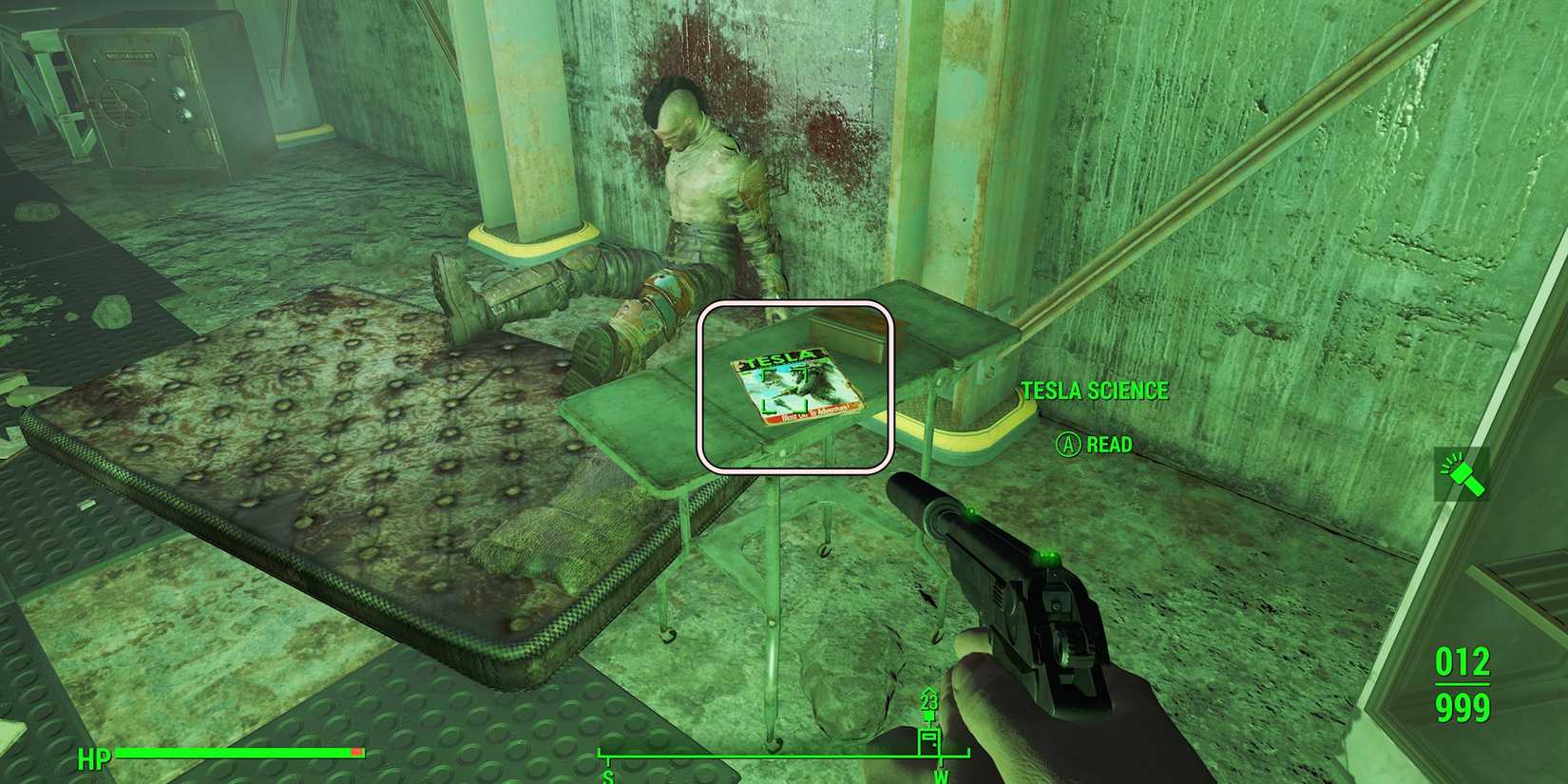
Task: Select the TESLA SCIENCE label text
Action: coord(1095,391)
